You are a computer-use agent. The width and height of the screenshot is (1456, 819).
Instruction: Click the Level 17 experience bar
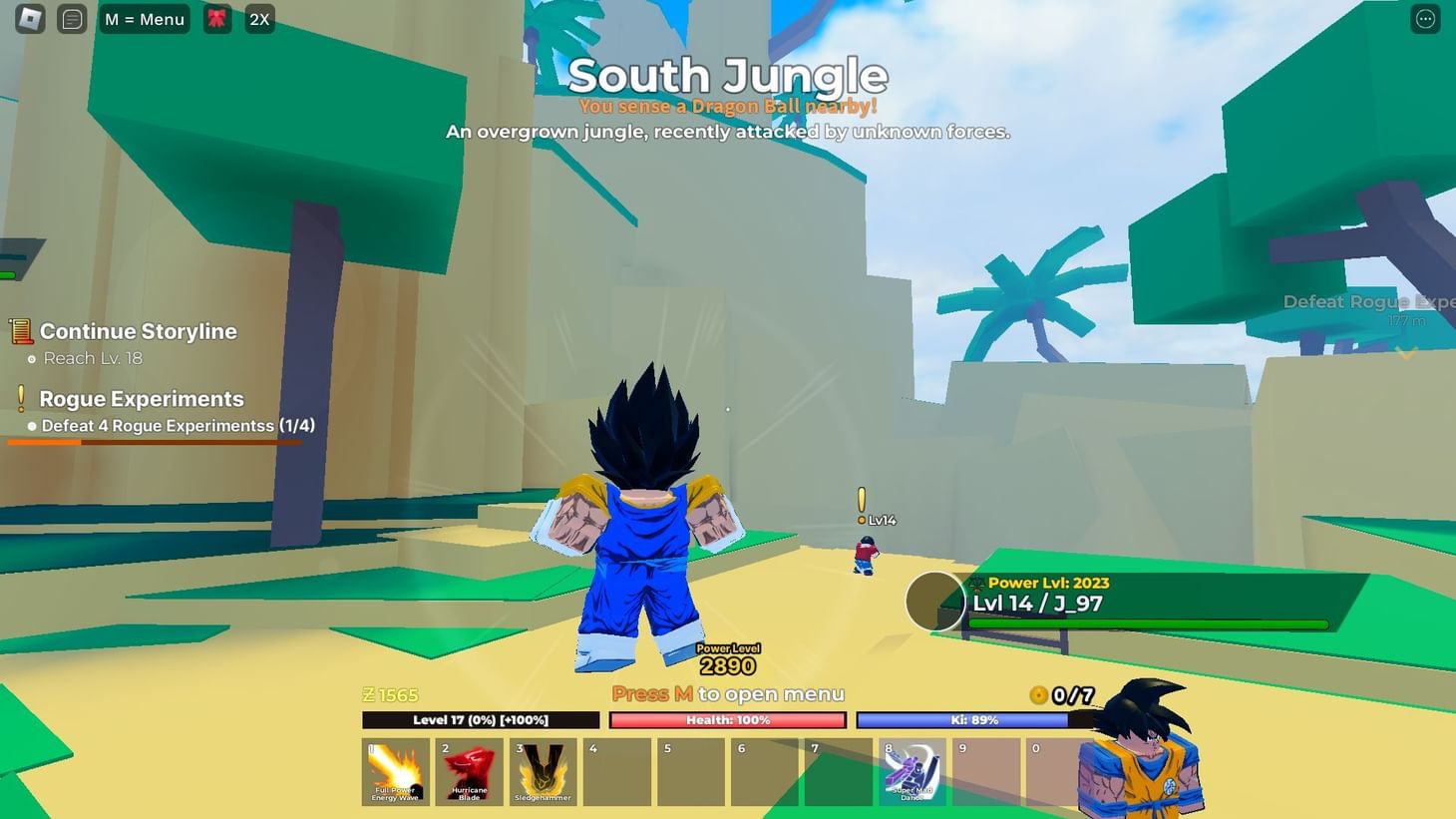pos(479,719)
